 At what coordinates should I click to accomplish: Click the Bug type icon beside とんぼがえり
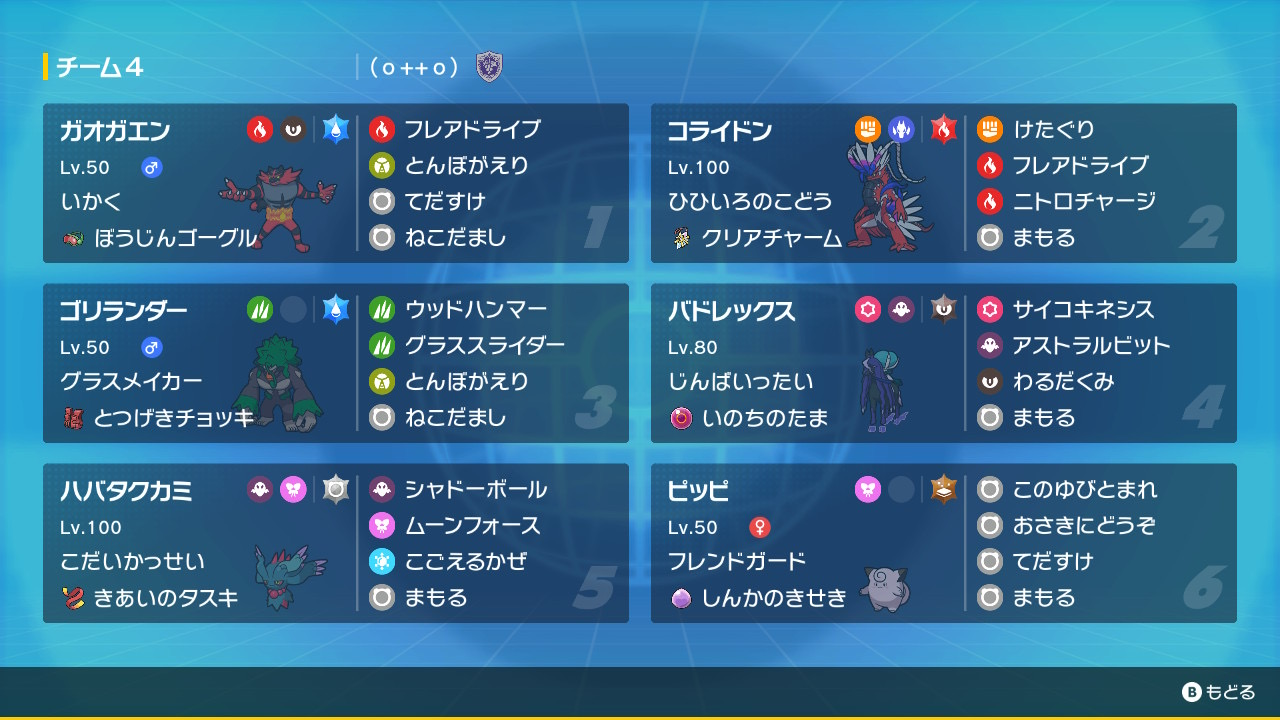click(x=381, y=166)
